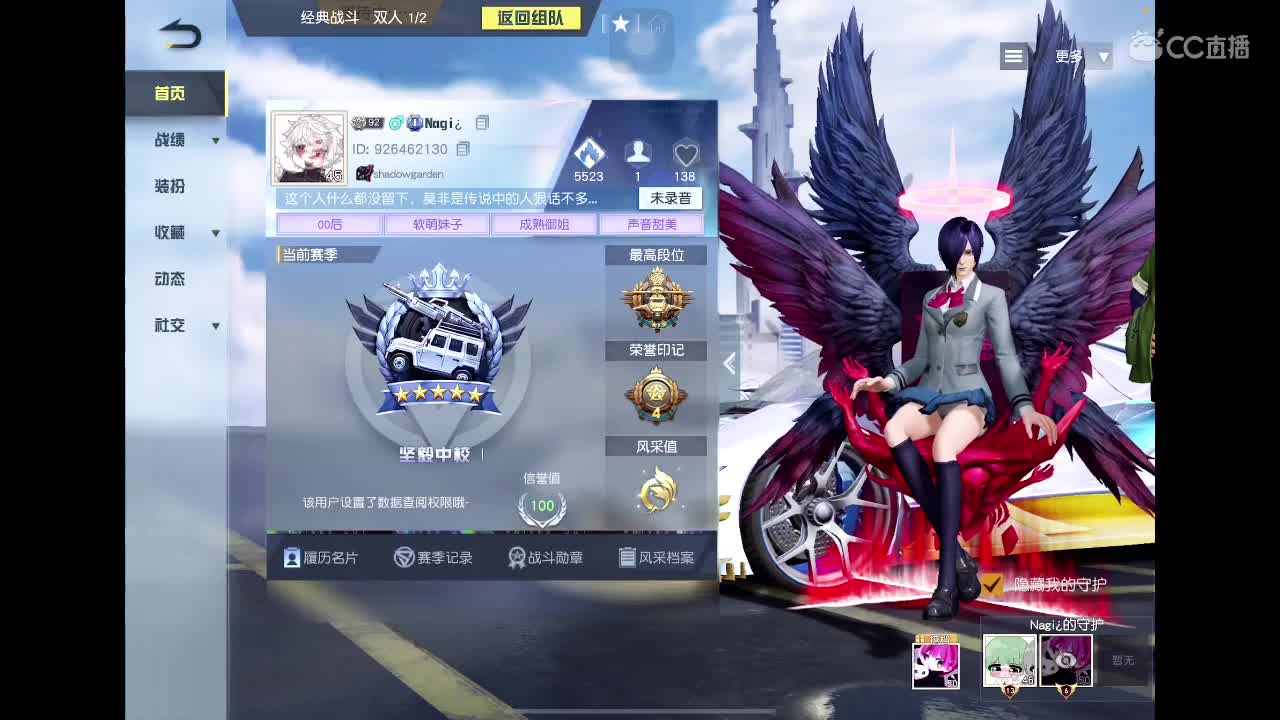Tap the 信誉值 100 credit badge
The width and height of the screenshot is (1280, 720).
pyautogui.click(x=541, y=507)
